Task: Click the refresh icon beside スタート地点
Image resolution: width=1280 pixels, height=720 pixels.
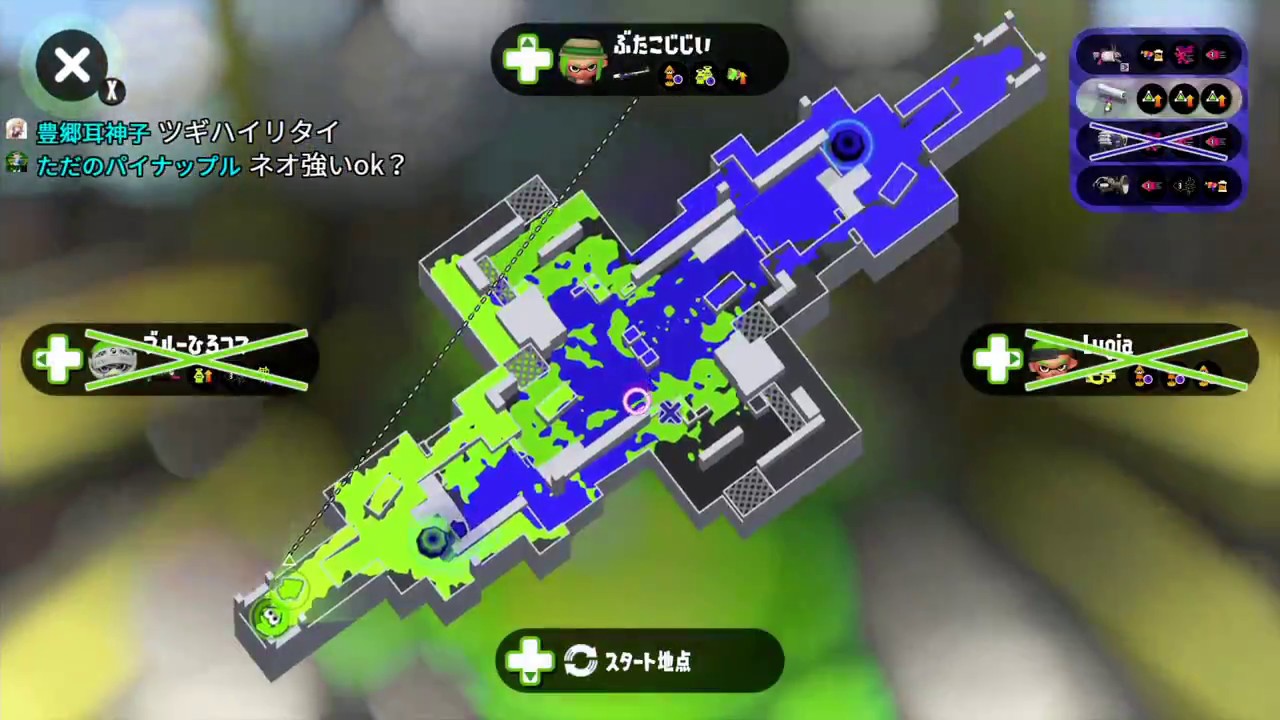Action: click(x=580, y=661)
